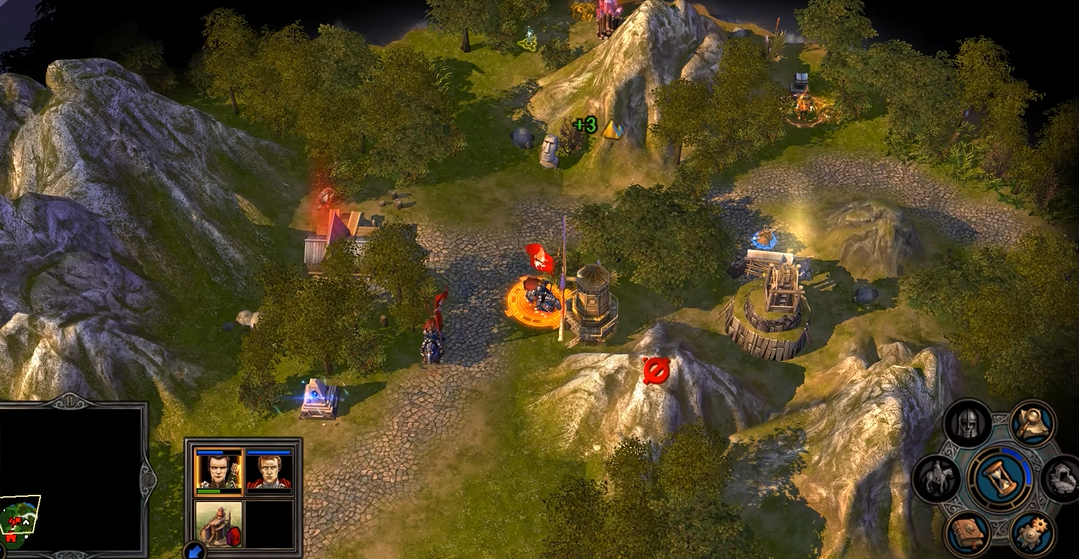The height and width of the screenshot is (559, 1079).
Task: Click the round ornament on minimap's right edge
Action: click(x=148, y=480)
